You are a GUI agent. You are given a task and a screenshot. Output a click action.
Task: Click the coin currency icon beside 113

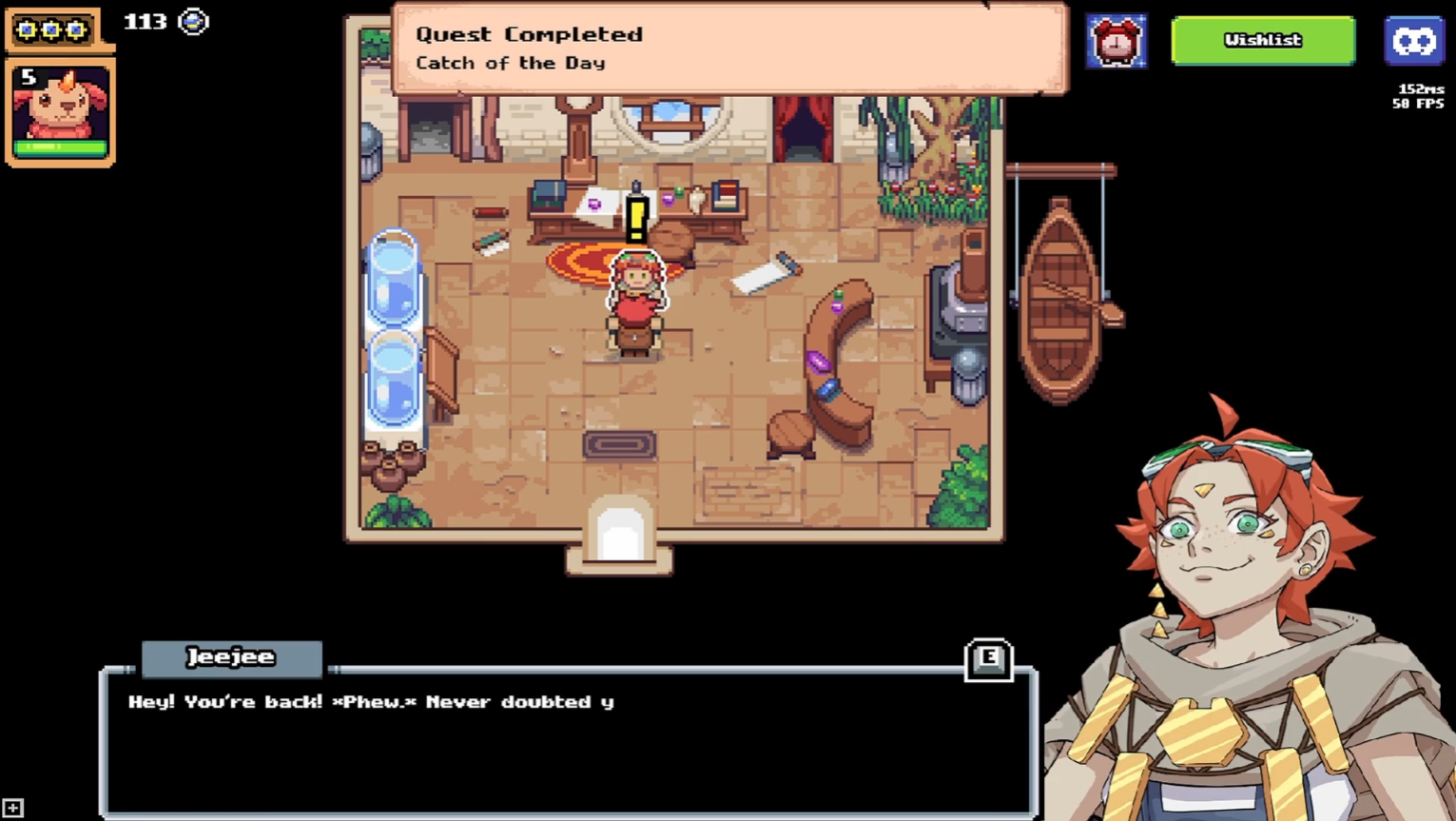[x=194, y=21]
